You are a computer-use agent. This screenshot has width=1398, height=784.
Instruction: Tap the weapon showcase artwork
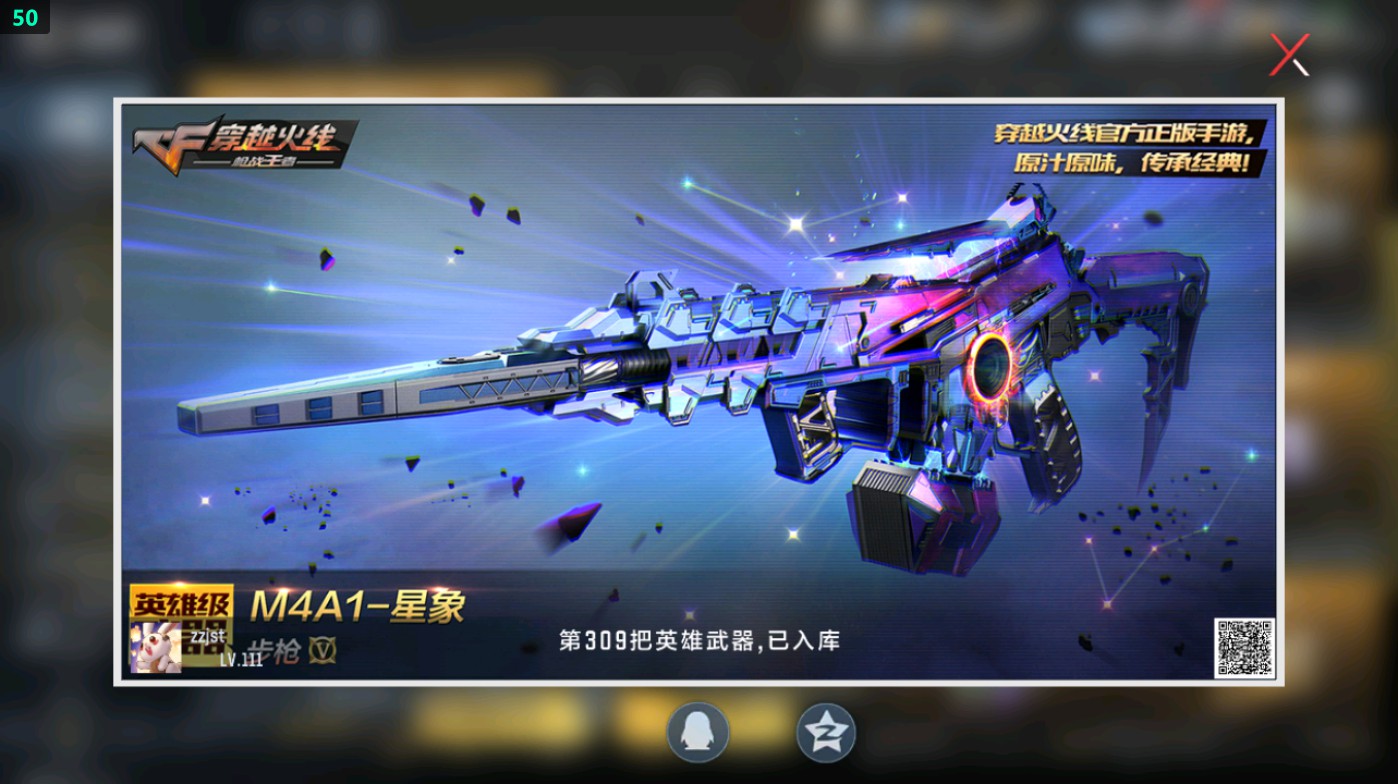700,380
